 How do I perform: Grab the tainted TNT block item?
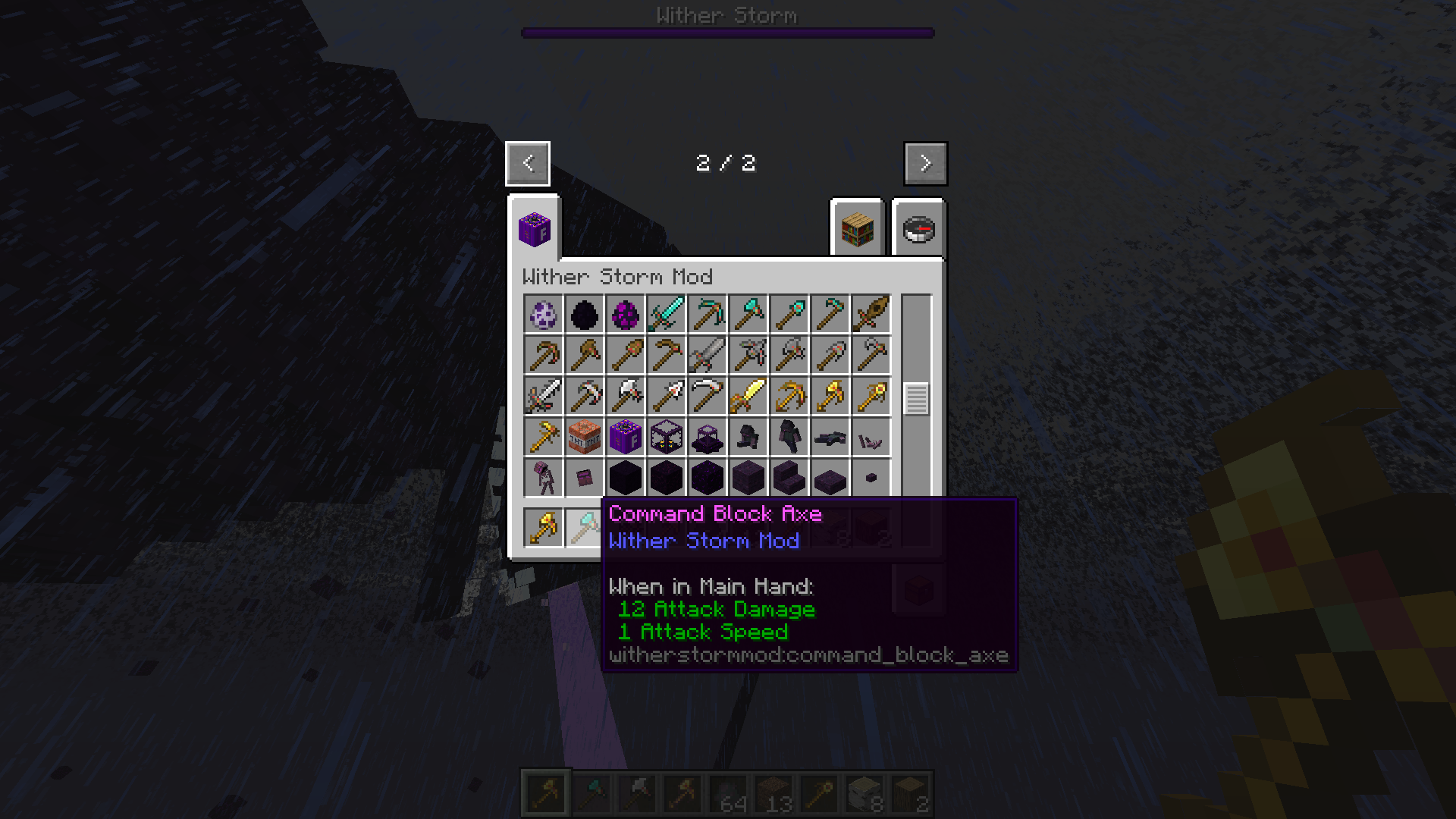(x=584, y=437)
